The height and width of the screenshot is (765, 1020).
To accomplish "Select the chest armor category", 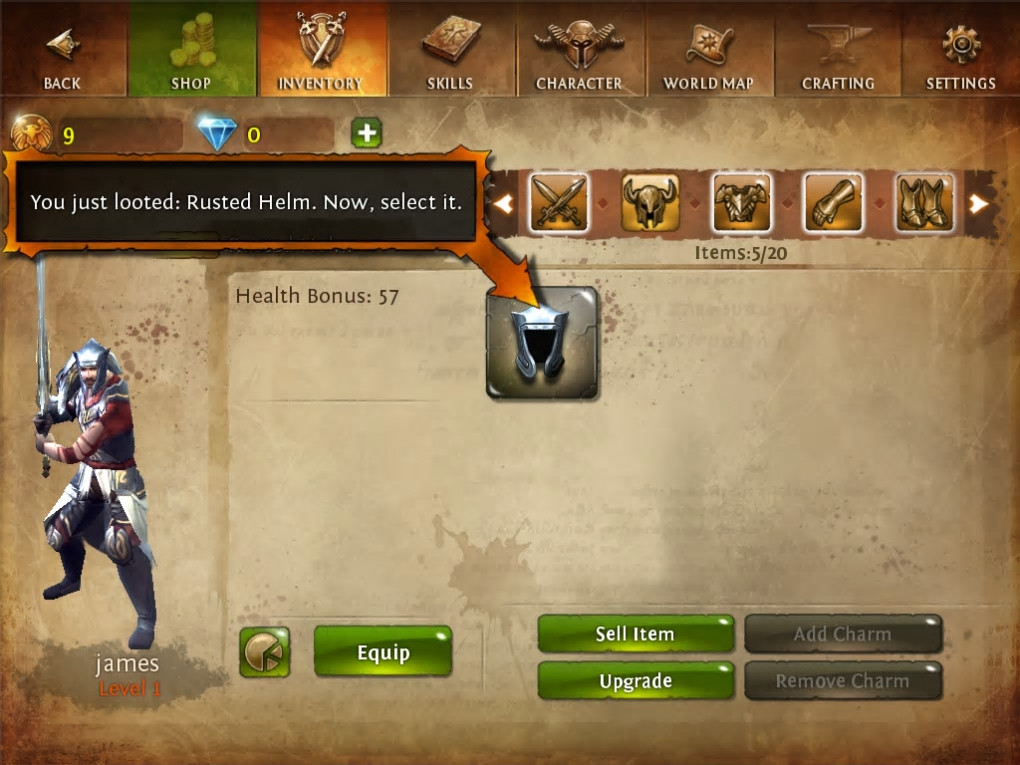I will pos(742,203).
